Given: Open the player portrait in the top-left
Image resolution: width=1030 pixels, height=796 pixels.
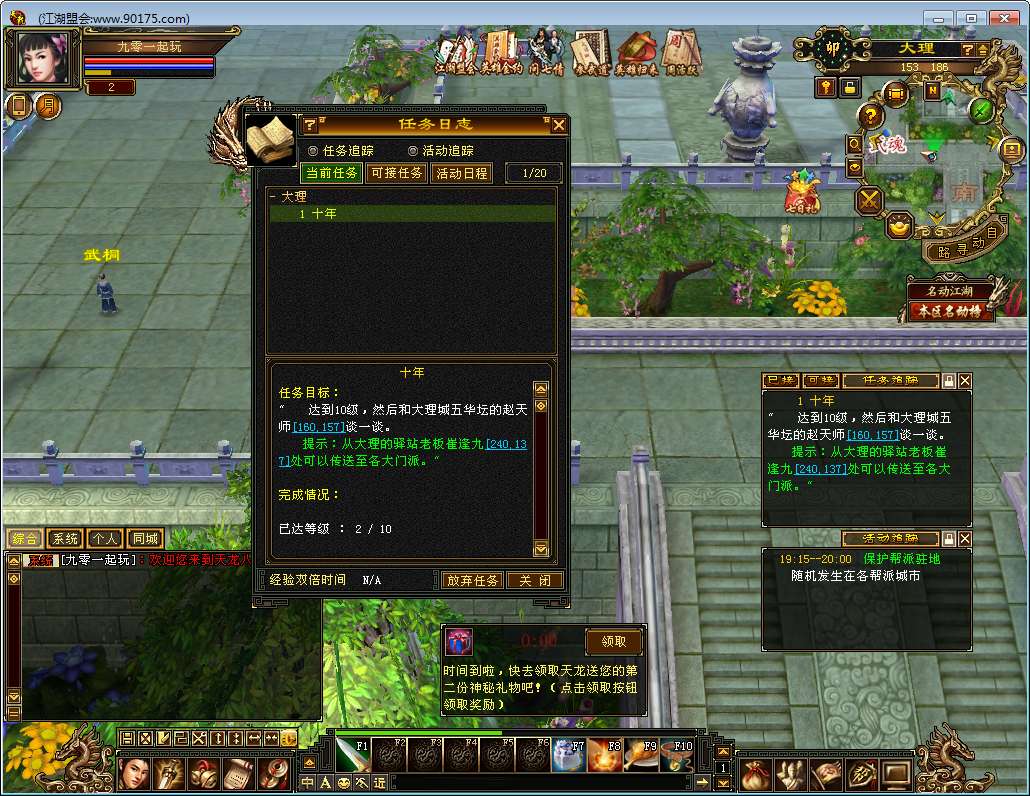Looking at the screenshot, I should click(44, 59).
